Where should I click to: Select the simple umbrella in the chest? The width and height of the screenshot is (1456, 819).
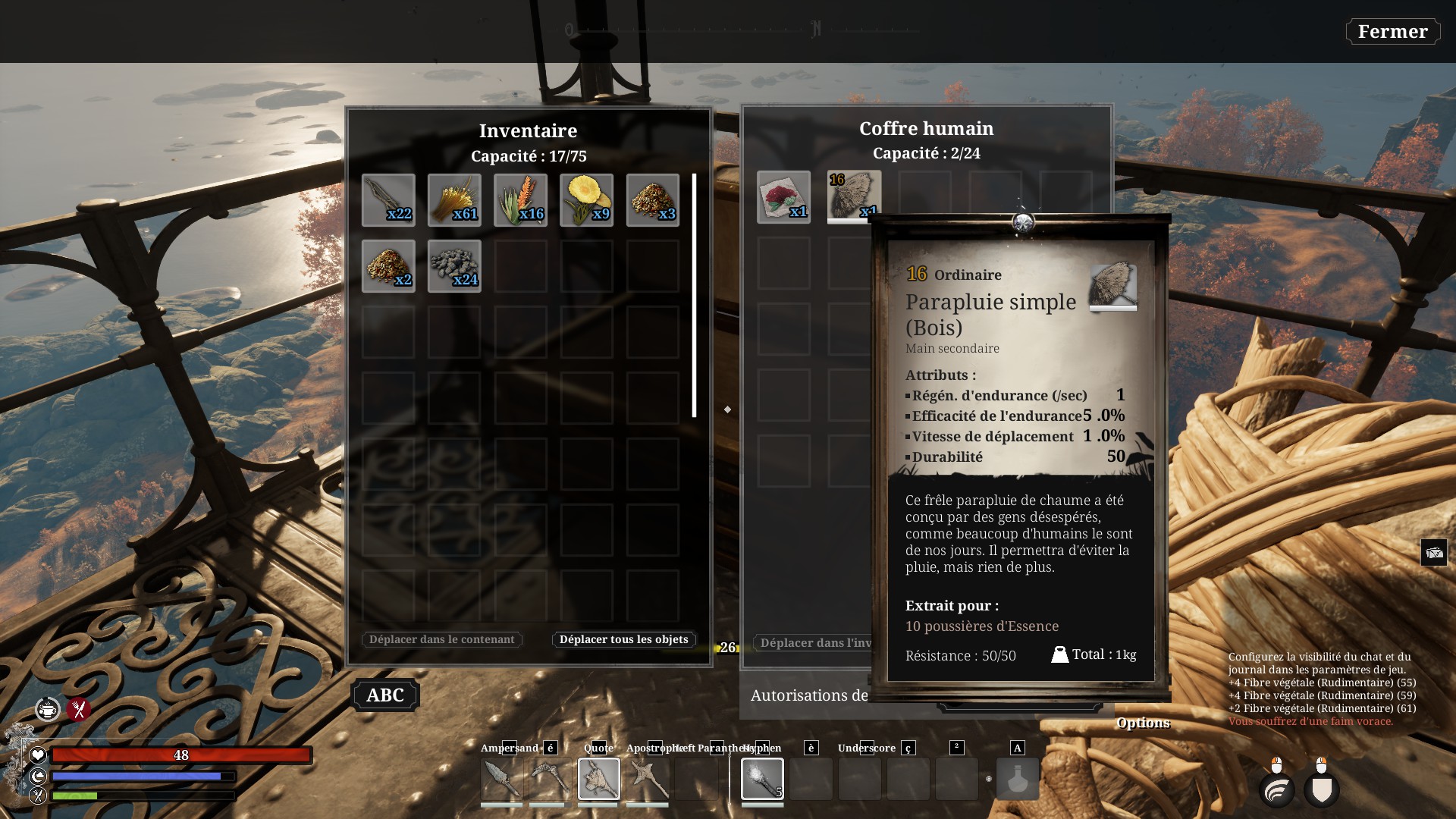854,196
